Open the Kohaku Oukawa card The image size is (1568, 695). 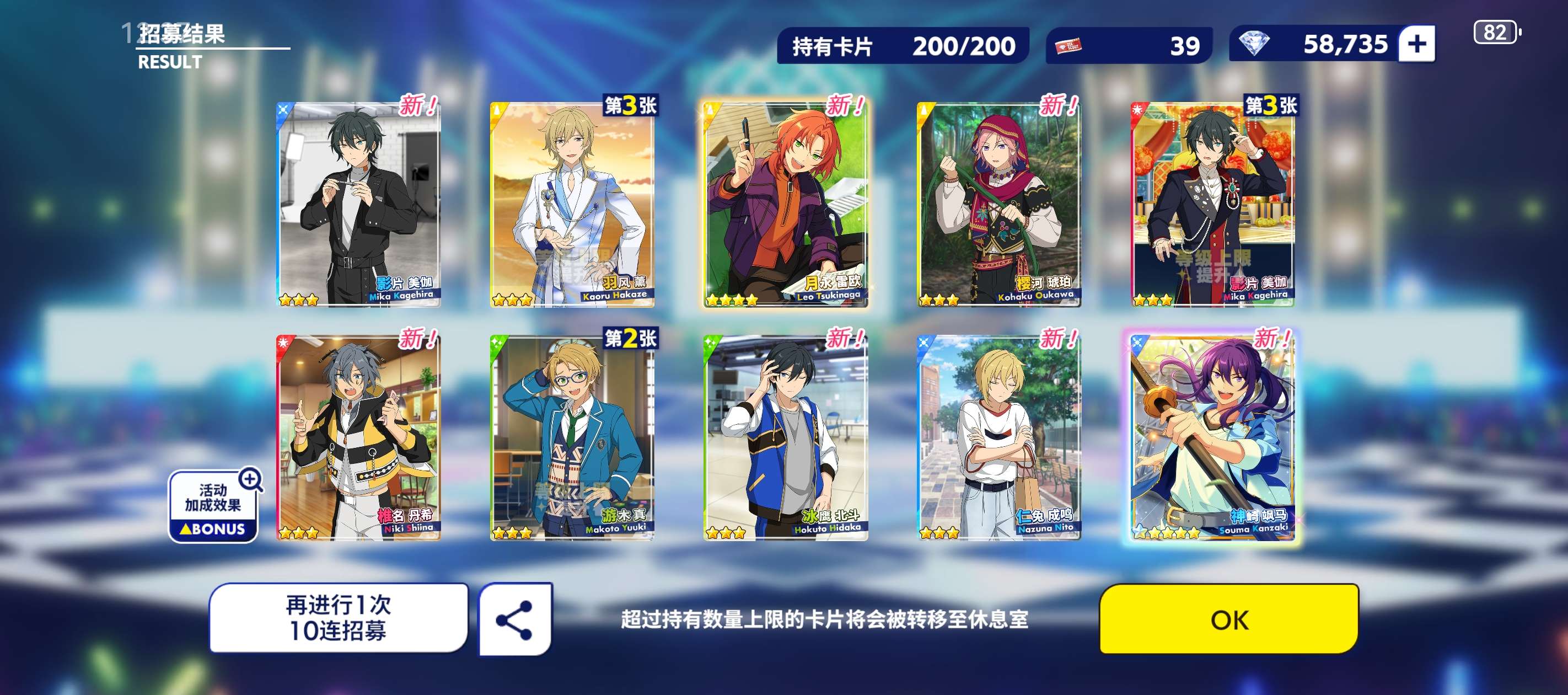click(x=999, y=204)
